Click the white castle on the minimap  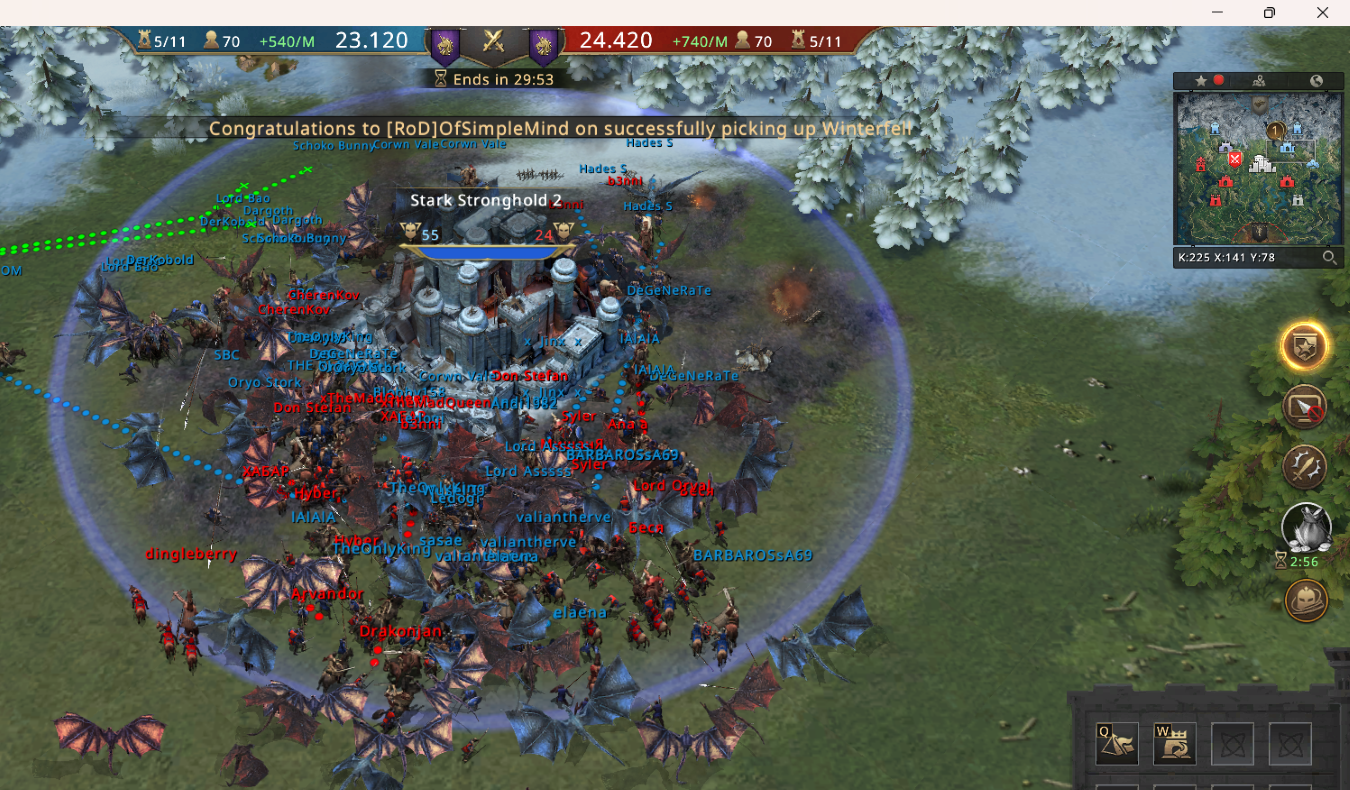[1262, 163]
